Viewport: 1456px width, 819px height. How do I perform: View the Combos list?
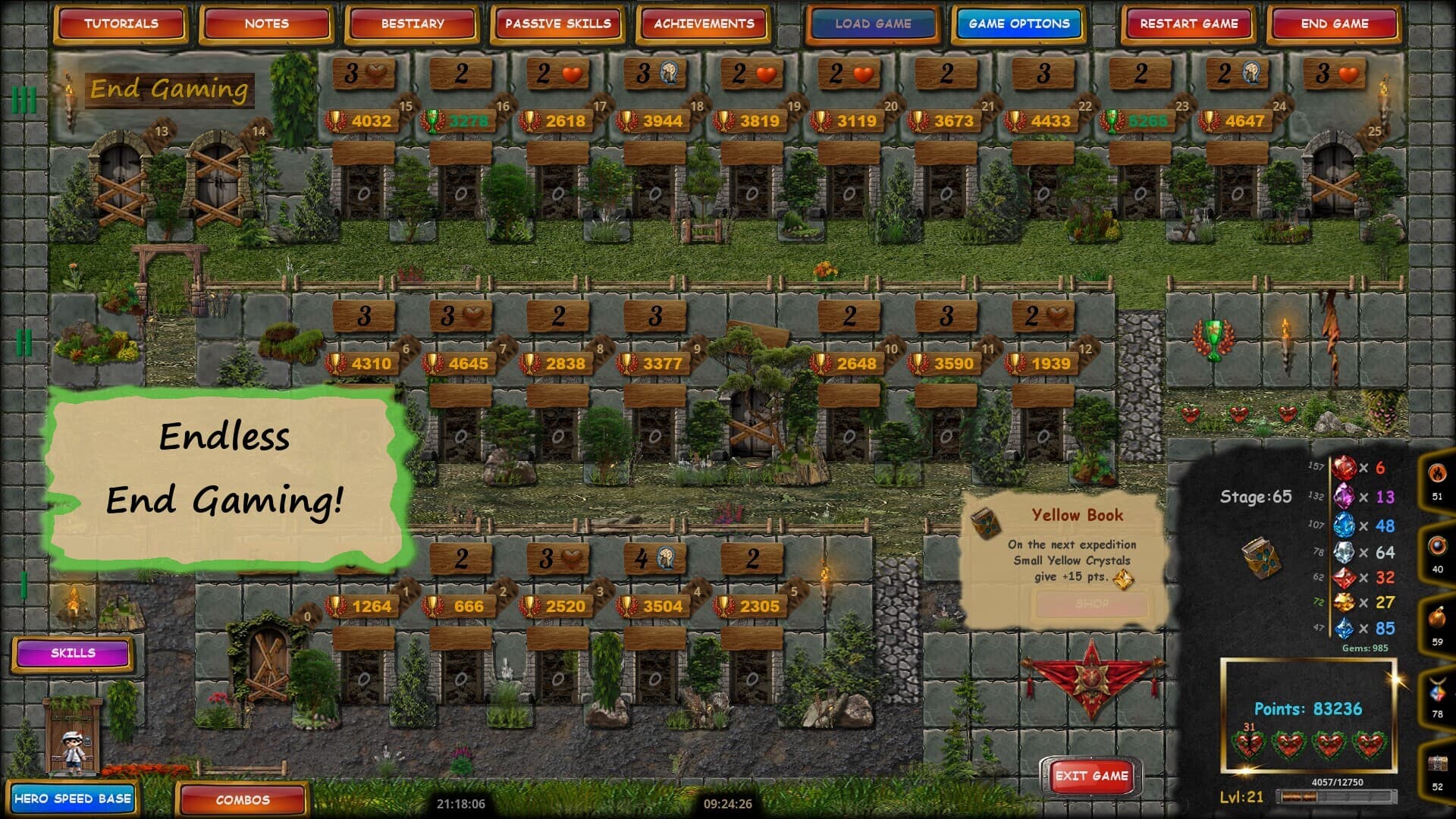(x=242, y=800)
